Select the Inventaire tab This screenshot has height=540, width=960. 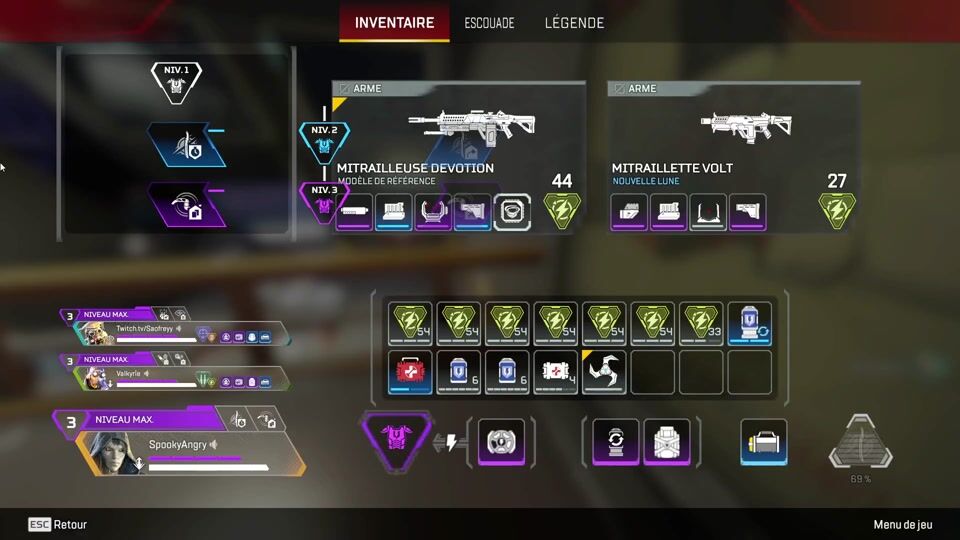click(x=394, y=22)
